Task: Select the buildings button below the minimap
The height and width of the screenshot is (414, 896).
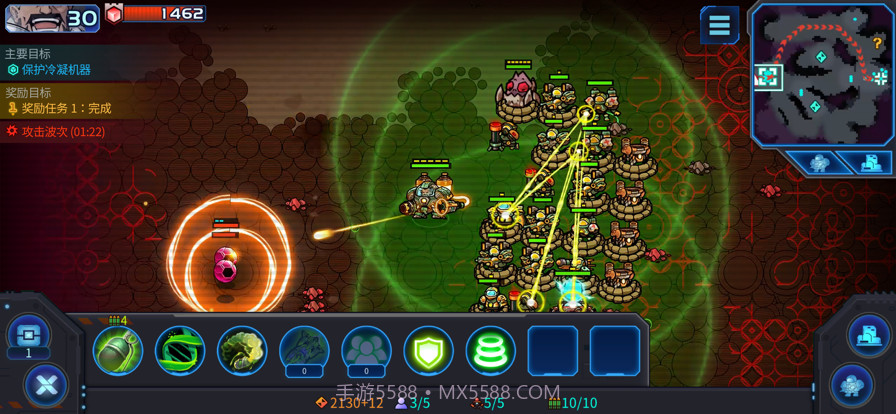Action: pyautogui.click(x=869, y=163)
